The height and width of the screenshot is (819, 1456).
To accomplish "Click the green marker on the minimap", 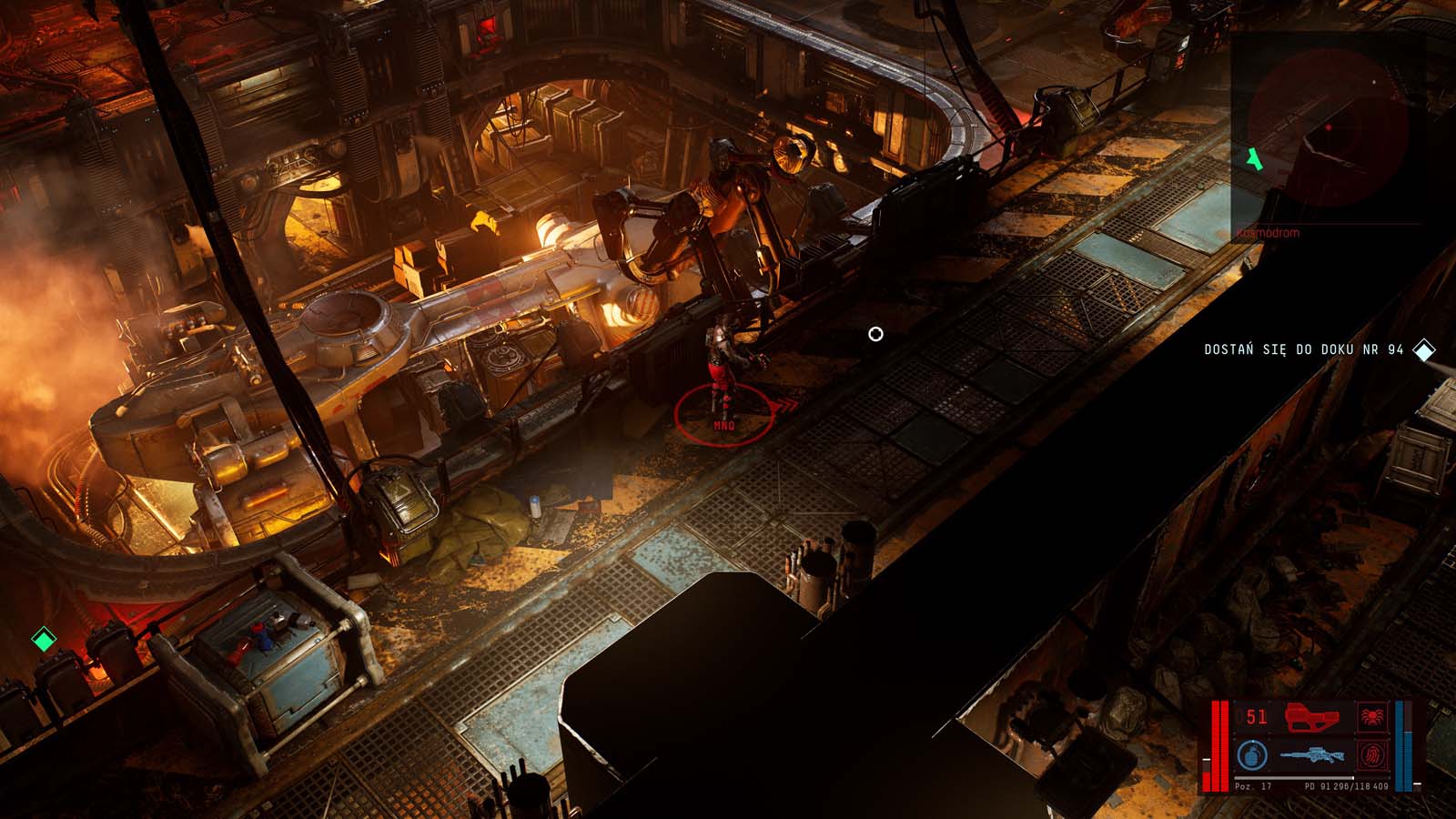I will pos(1256,158).
